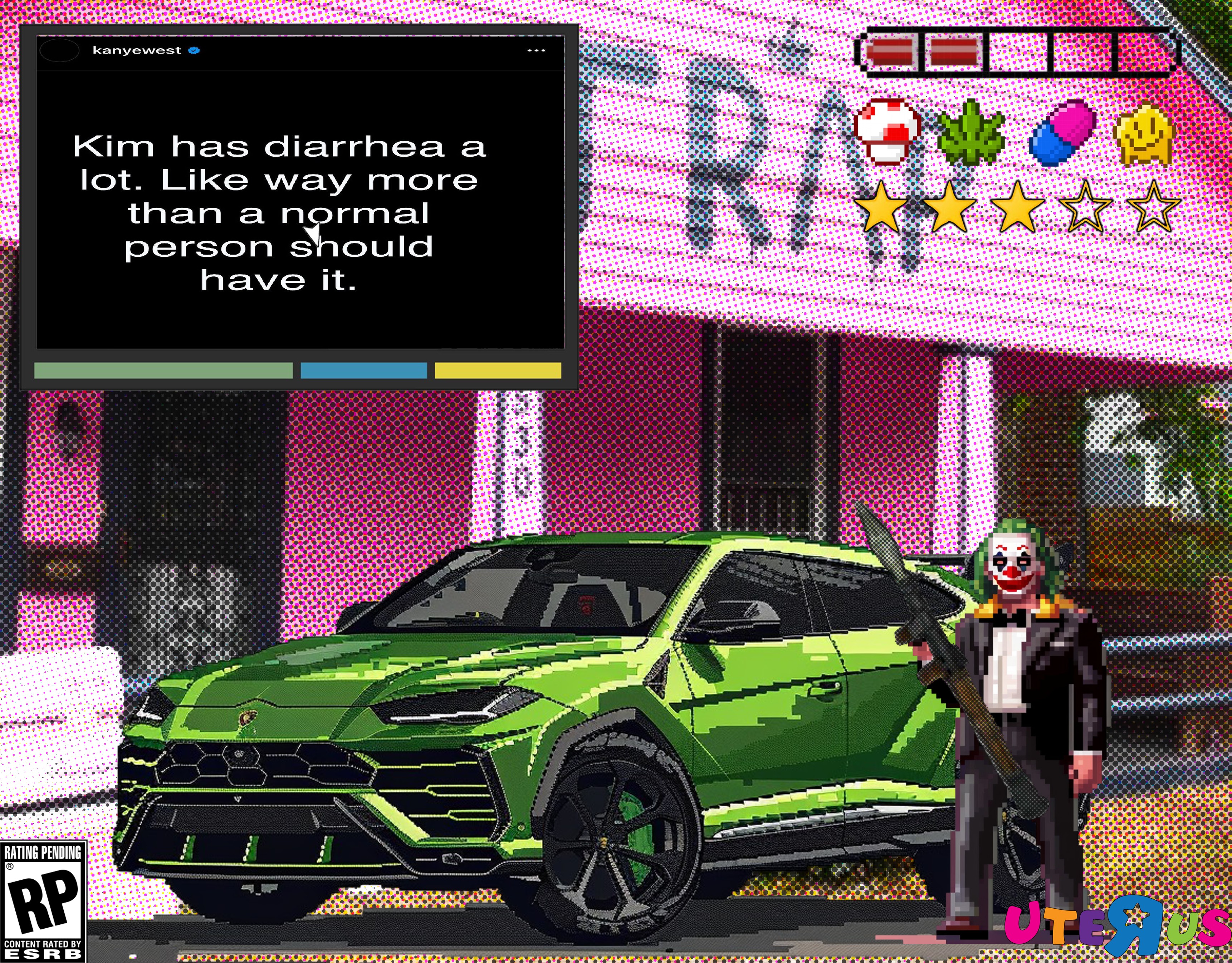This screenshot has height=963, width=1232.
Task: Select the green cannabis leaf icon
Action: pos(970,133)
